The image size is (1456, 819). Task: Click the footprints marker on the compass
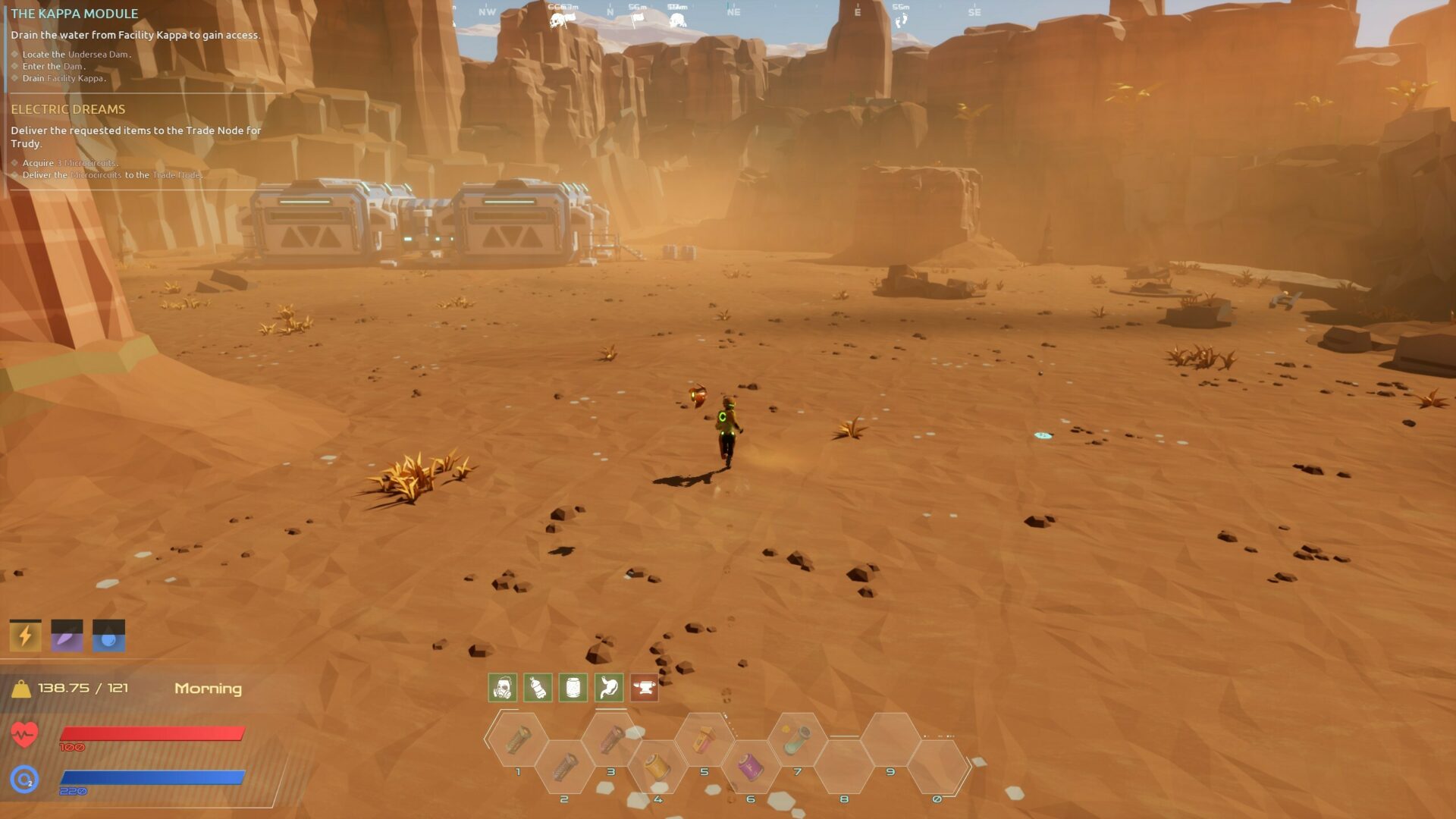[x=900, y=20]
